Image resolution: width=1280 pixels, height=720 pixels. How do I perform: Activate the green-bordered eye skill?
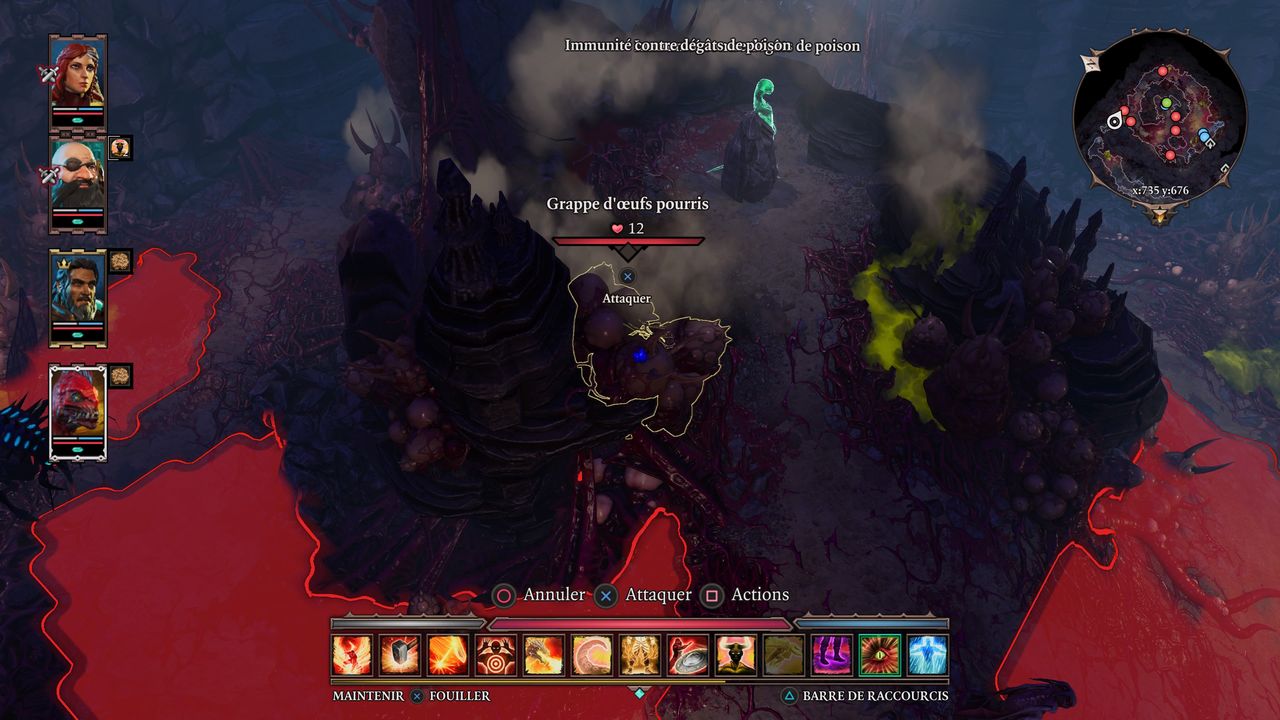click(880, 655)
